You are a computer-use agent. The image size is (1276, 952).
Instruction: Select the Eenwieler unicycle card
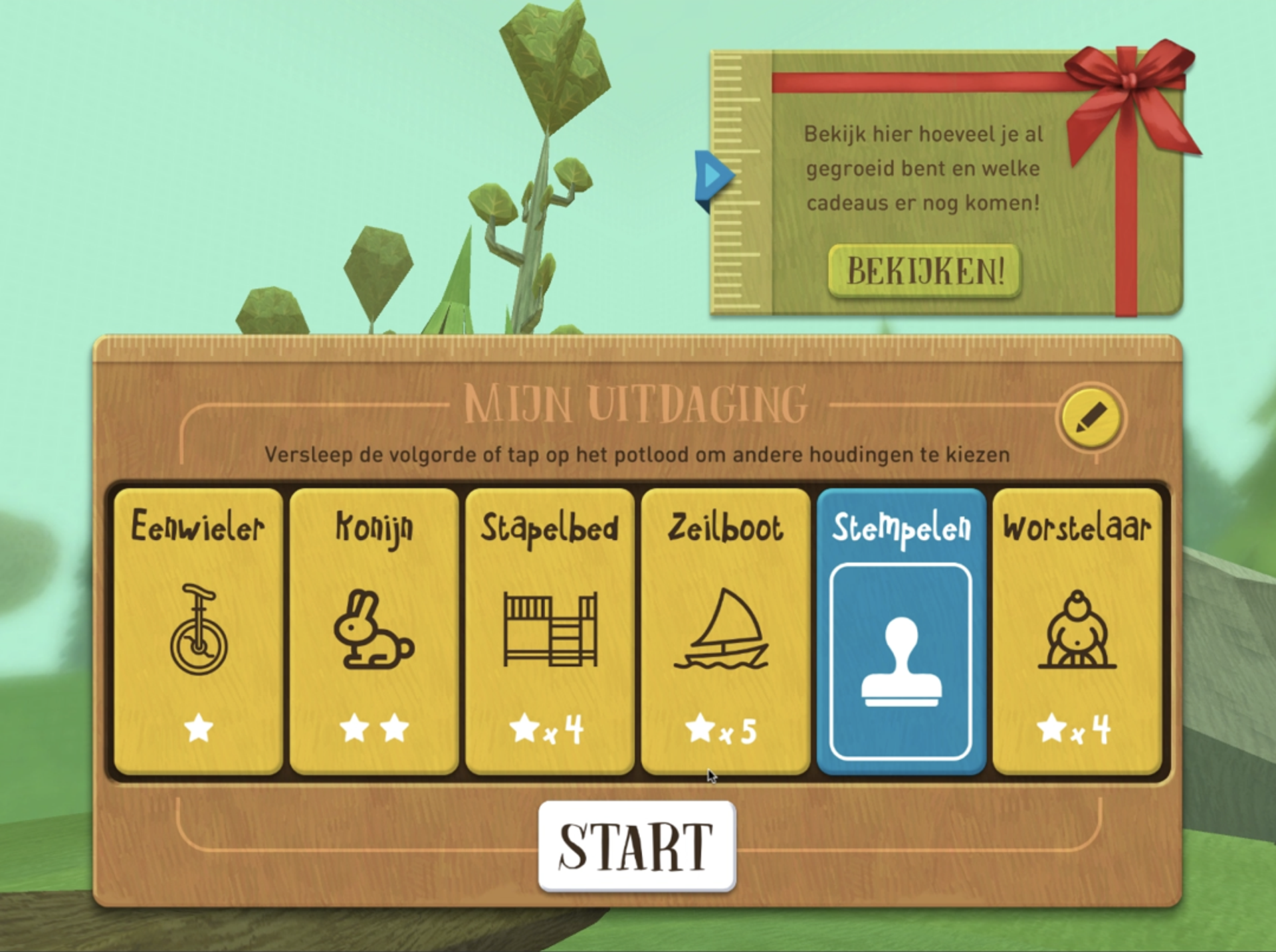coord(198,631)
